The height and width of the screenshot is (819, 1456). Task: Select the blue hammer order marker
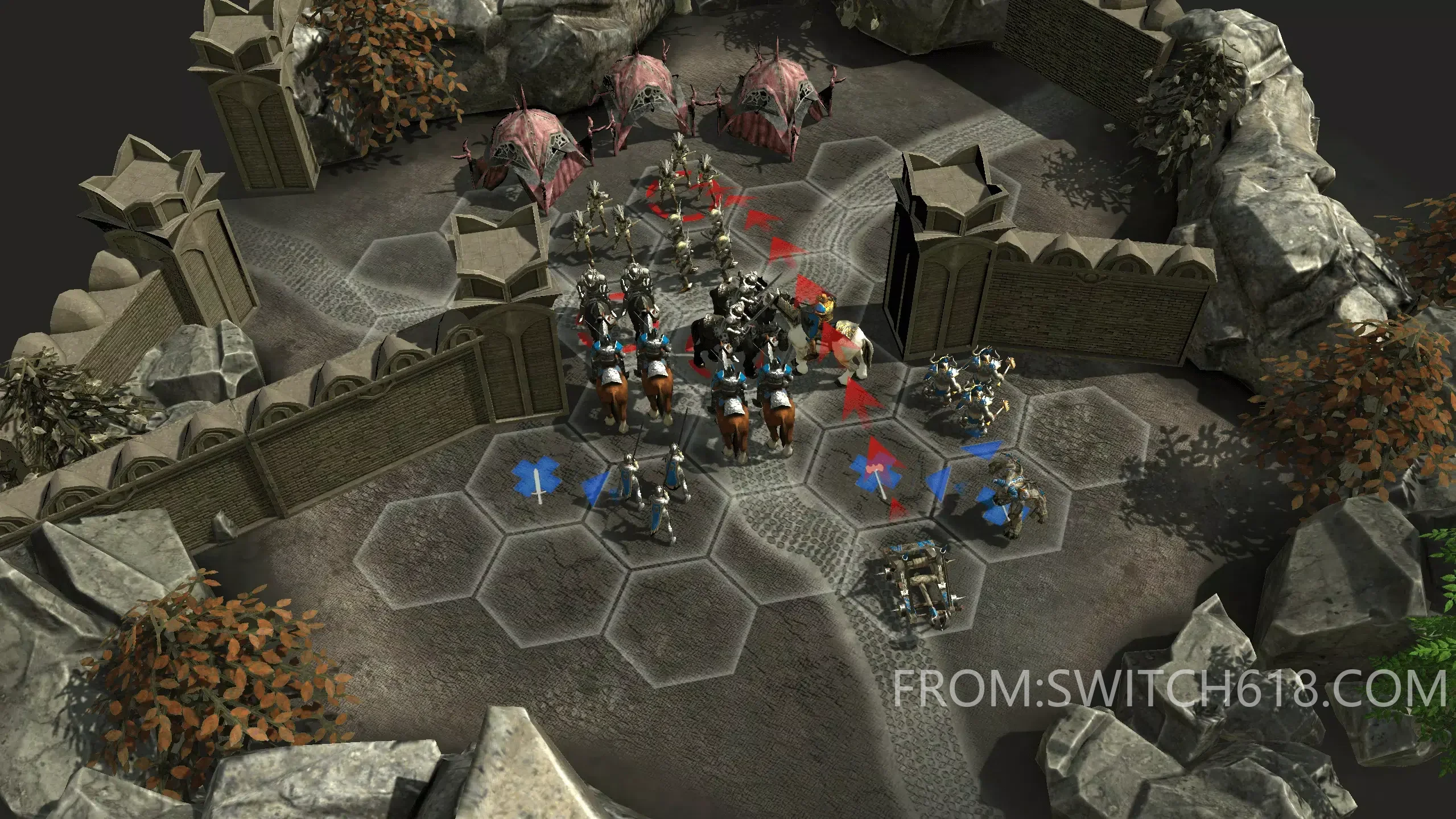[x=876, y=472]
